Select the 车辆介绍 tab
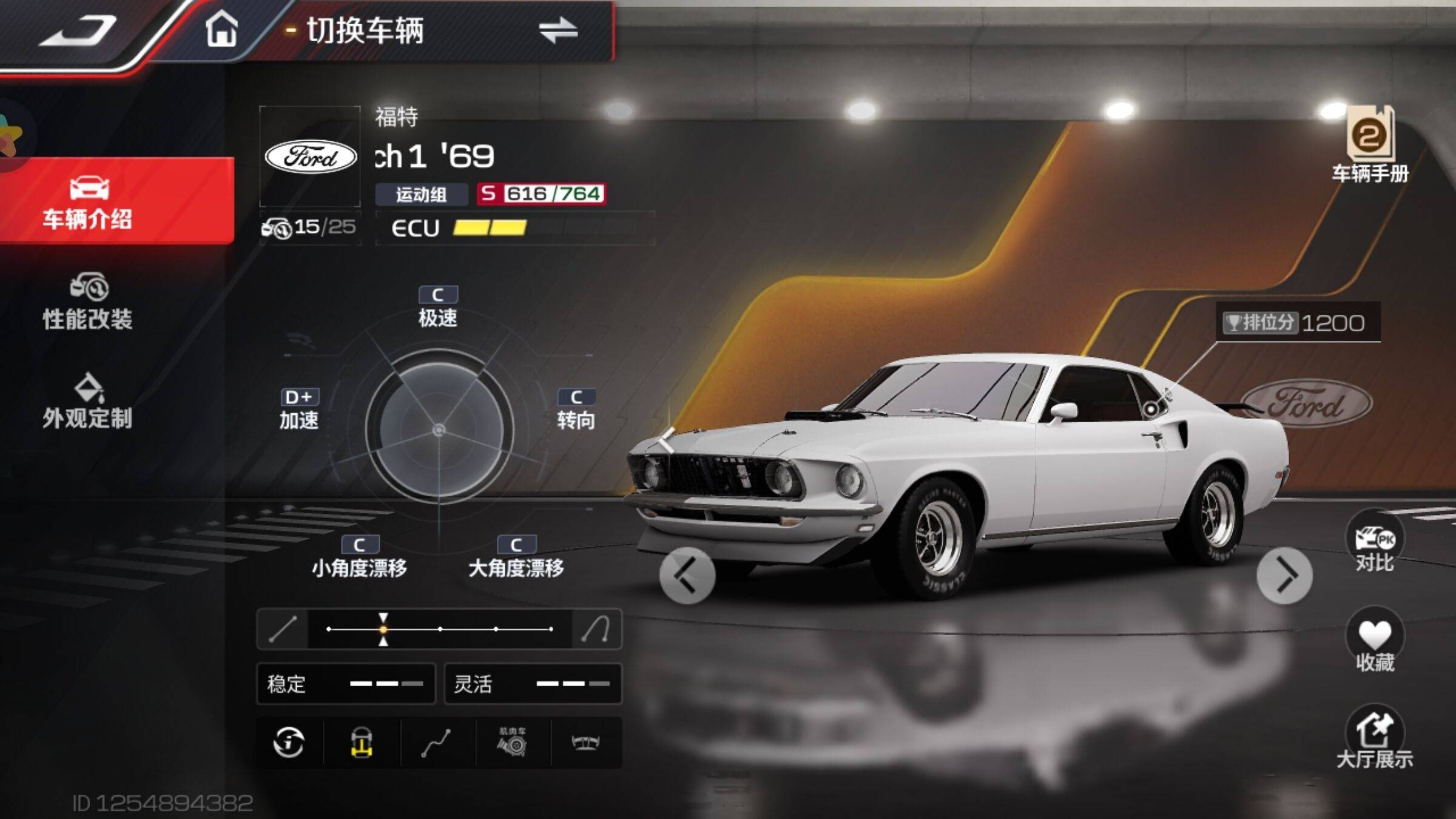The height and width of the screenshot is (819, 1456). pos(88,202)
